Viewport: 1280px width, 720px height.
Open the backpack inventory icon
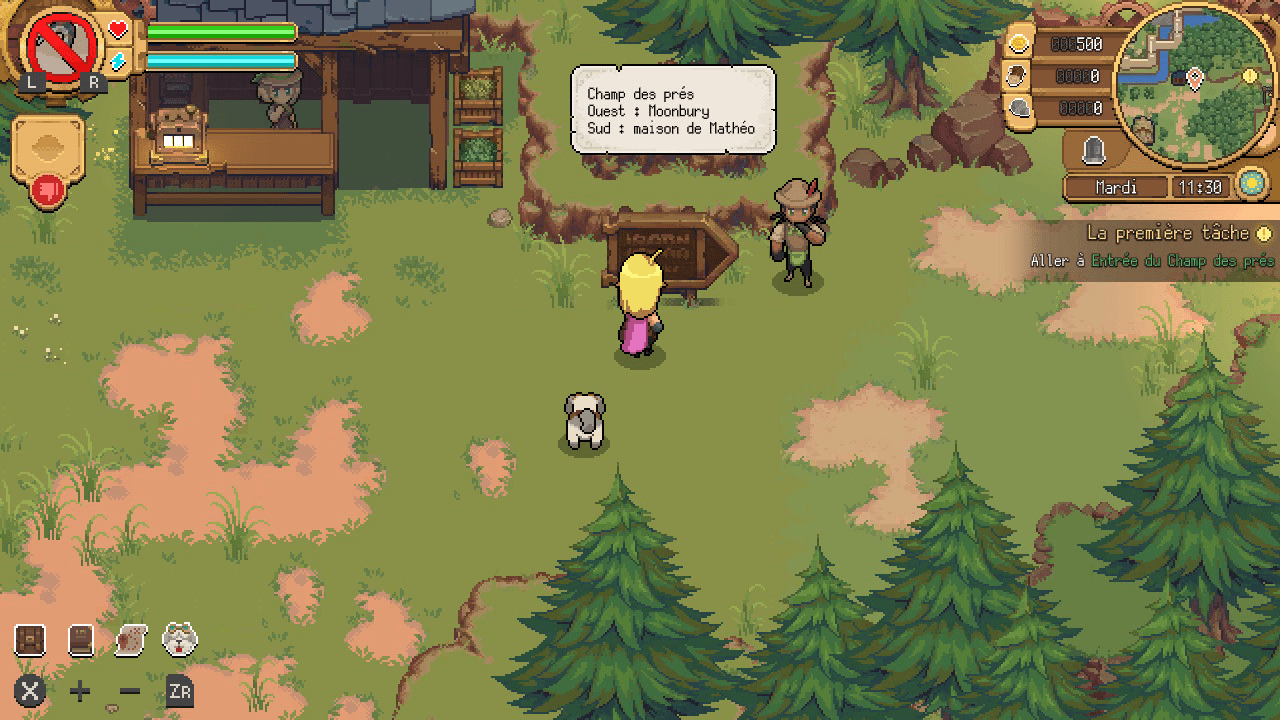pos(30,640)
